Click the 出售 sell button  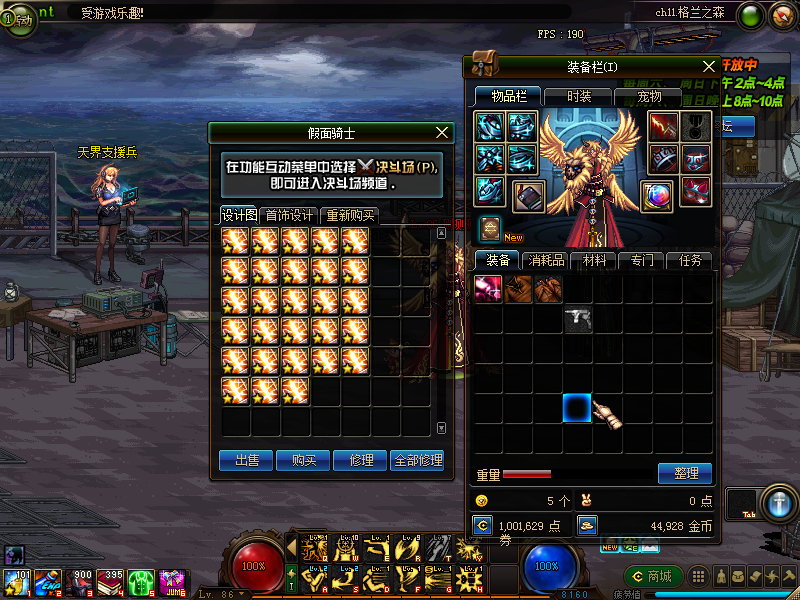[247, 460]
